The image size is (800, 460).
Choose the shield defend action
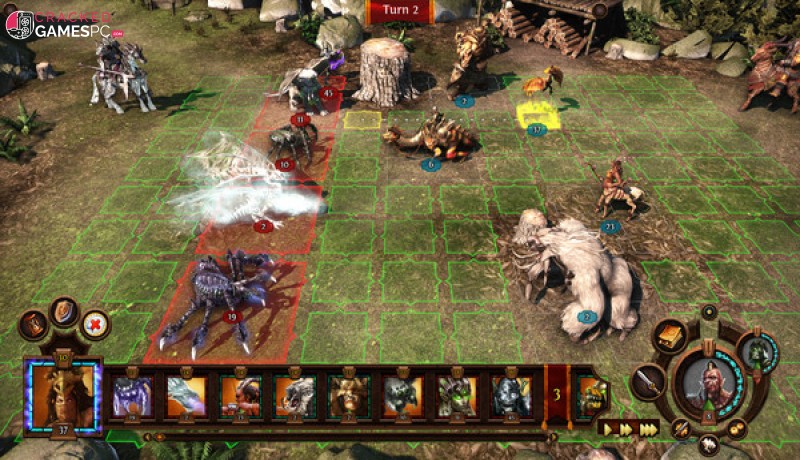click(x=65, y=311)
